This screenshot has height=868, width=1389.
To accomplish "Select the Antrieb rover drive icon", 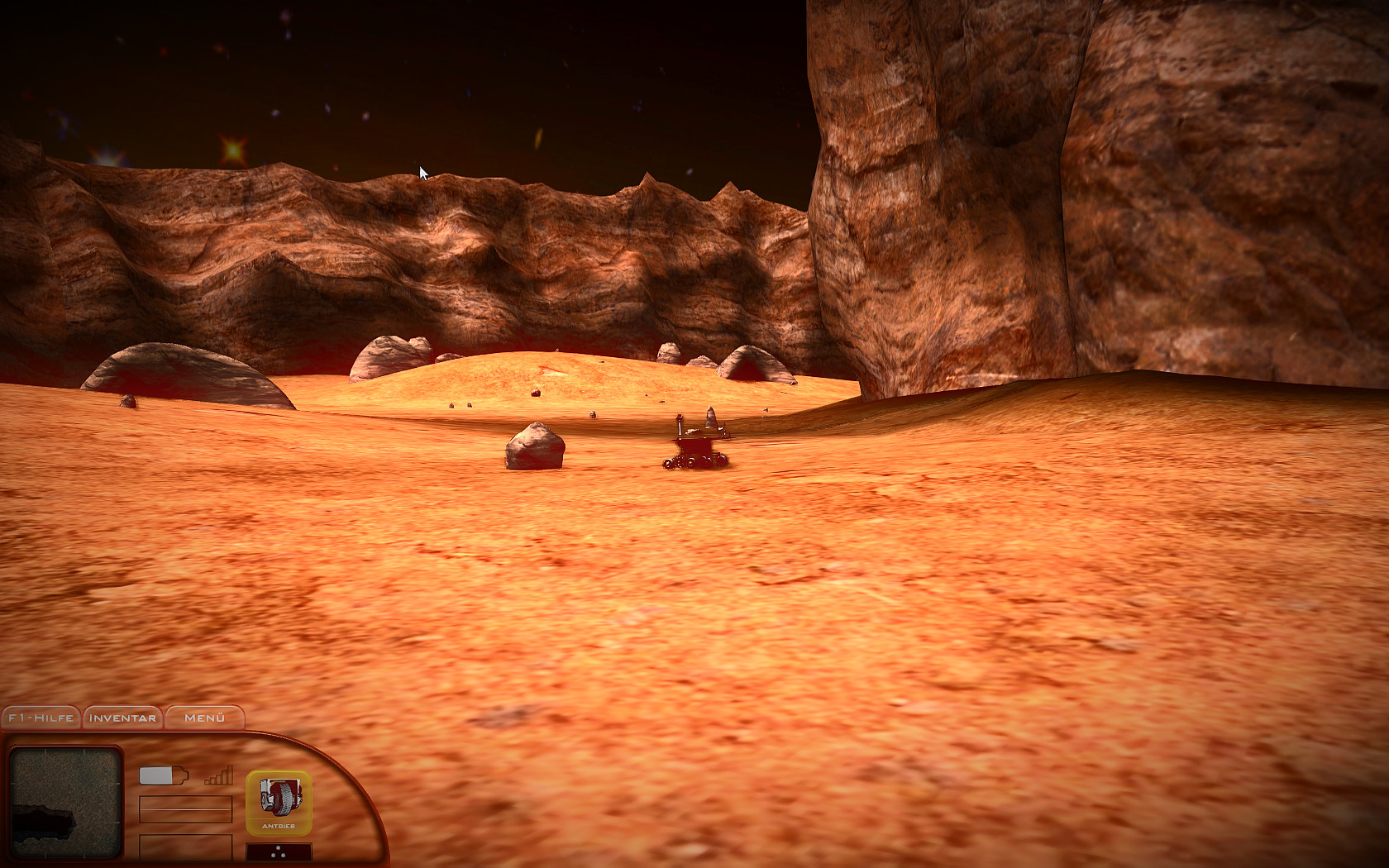I will (x=279, y=802).
